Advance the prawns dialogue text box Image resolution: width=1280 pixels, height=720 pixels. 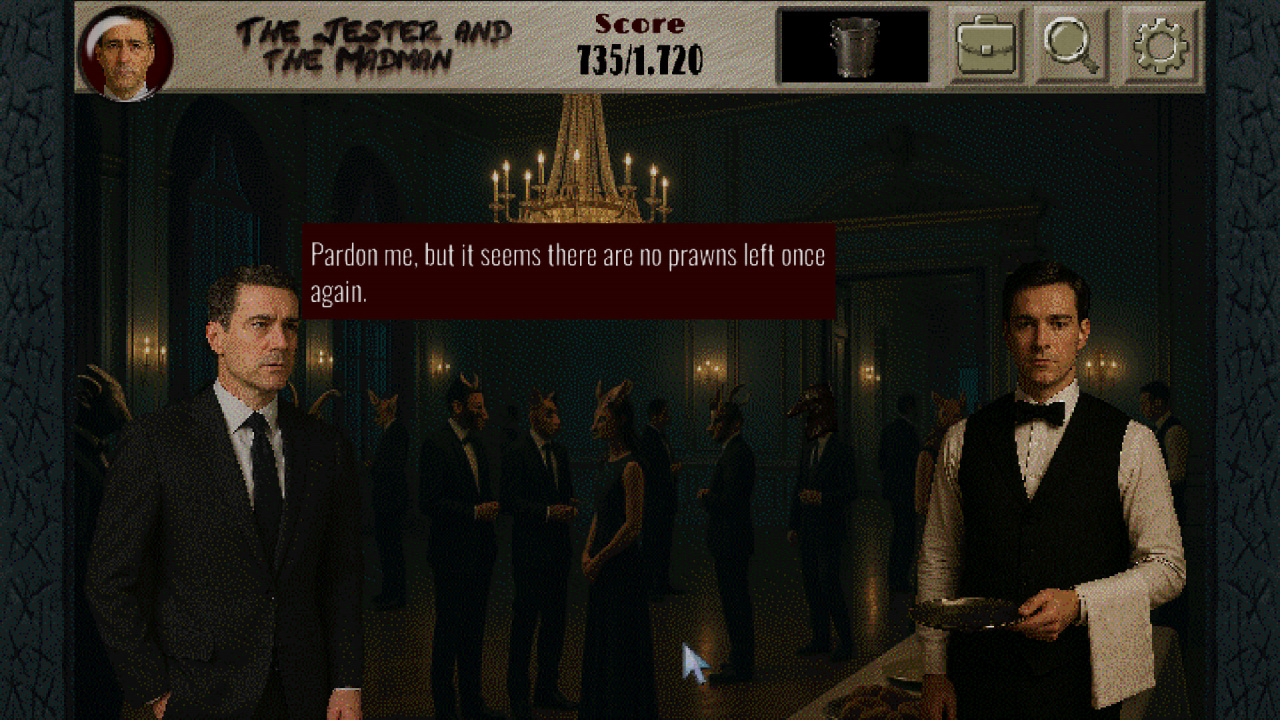pos(568,271)
